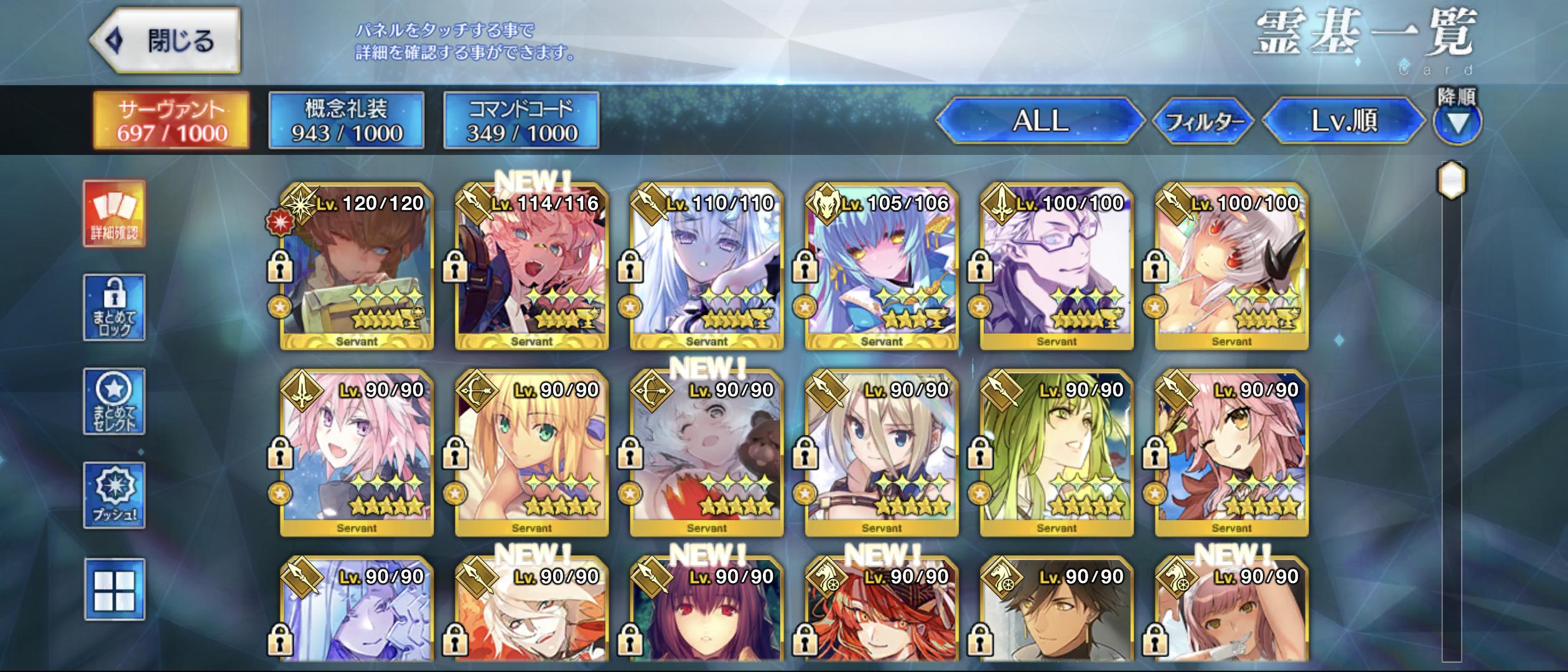
Task: Choose the Lv. 105/106 servant card
Action: [881, 266]
